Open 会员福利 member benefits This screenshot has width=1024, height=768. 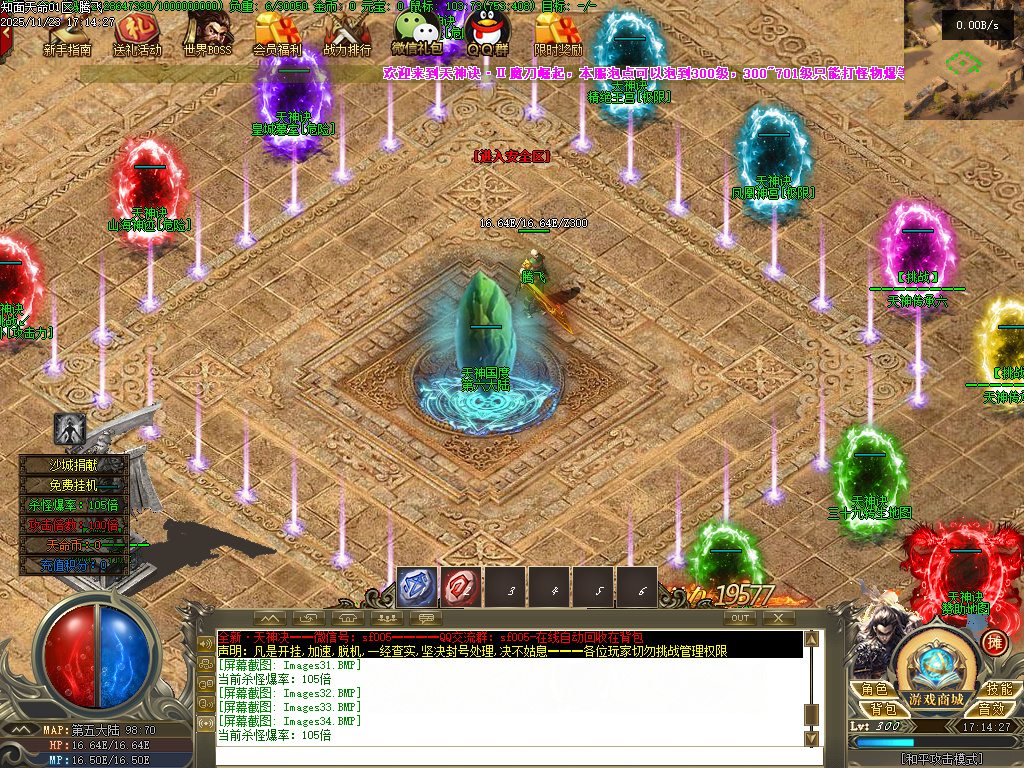click(x=278, y=34)
